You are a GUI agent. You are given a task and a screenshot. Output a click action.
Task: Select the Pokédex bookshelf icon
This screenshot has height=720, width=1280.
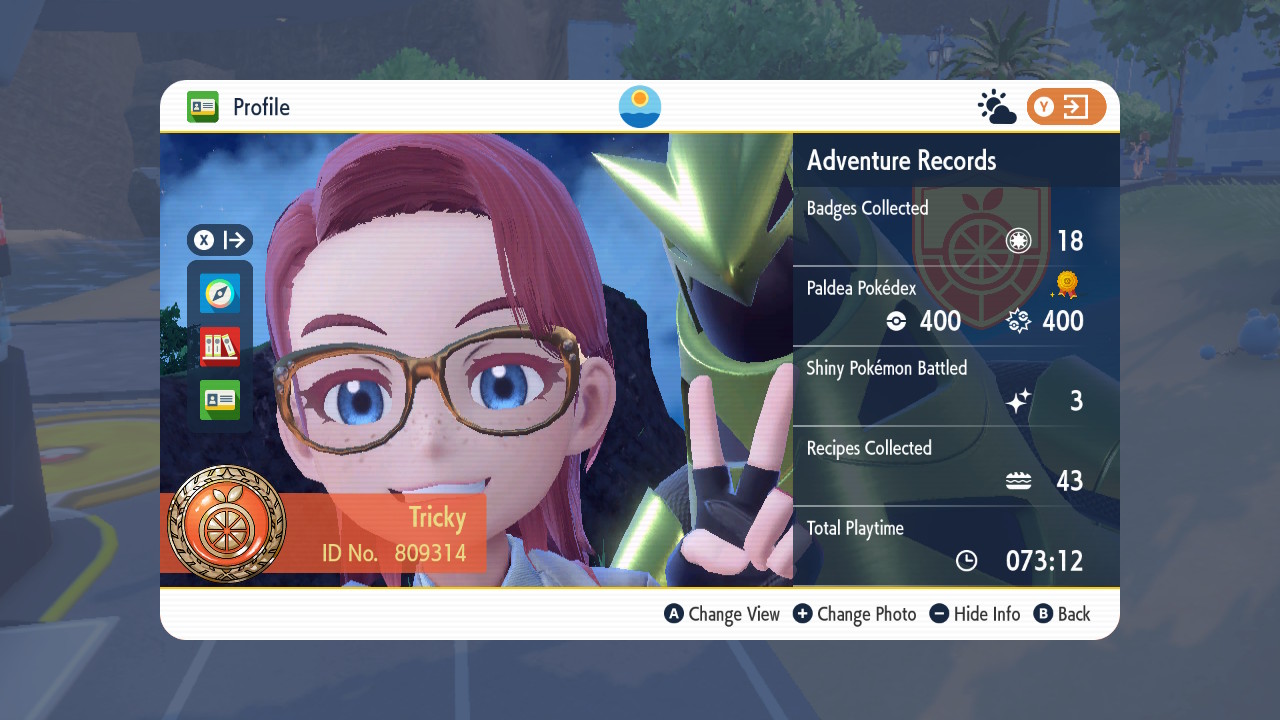click(x=220, y=347)
